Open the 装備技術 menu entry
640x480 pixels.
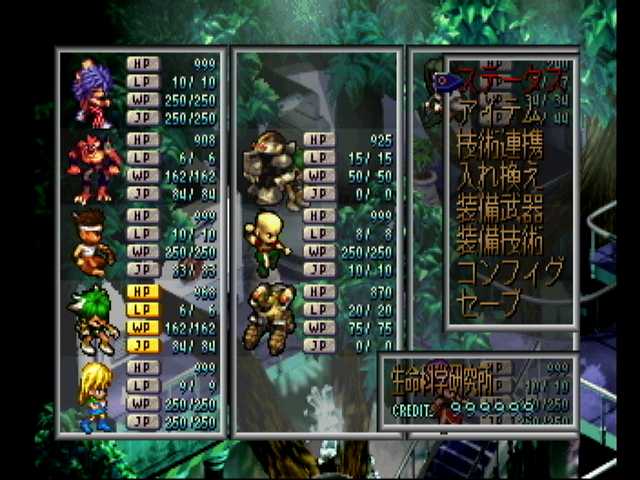pos(499,241)
